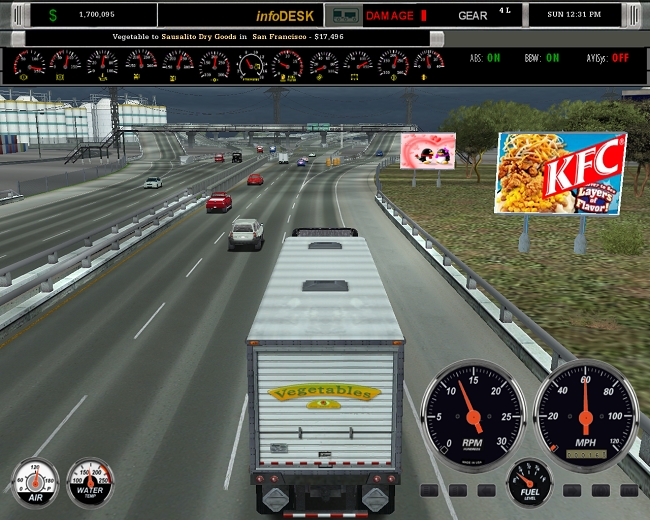This screenshot has height=520, width=650.
Task: Switch on the AYGys setting
Action: [x=620, y=58]
